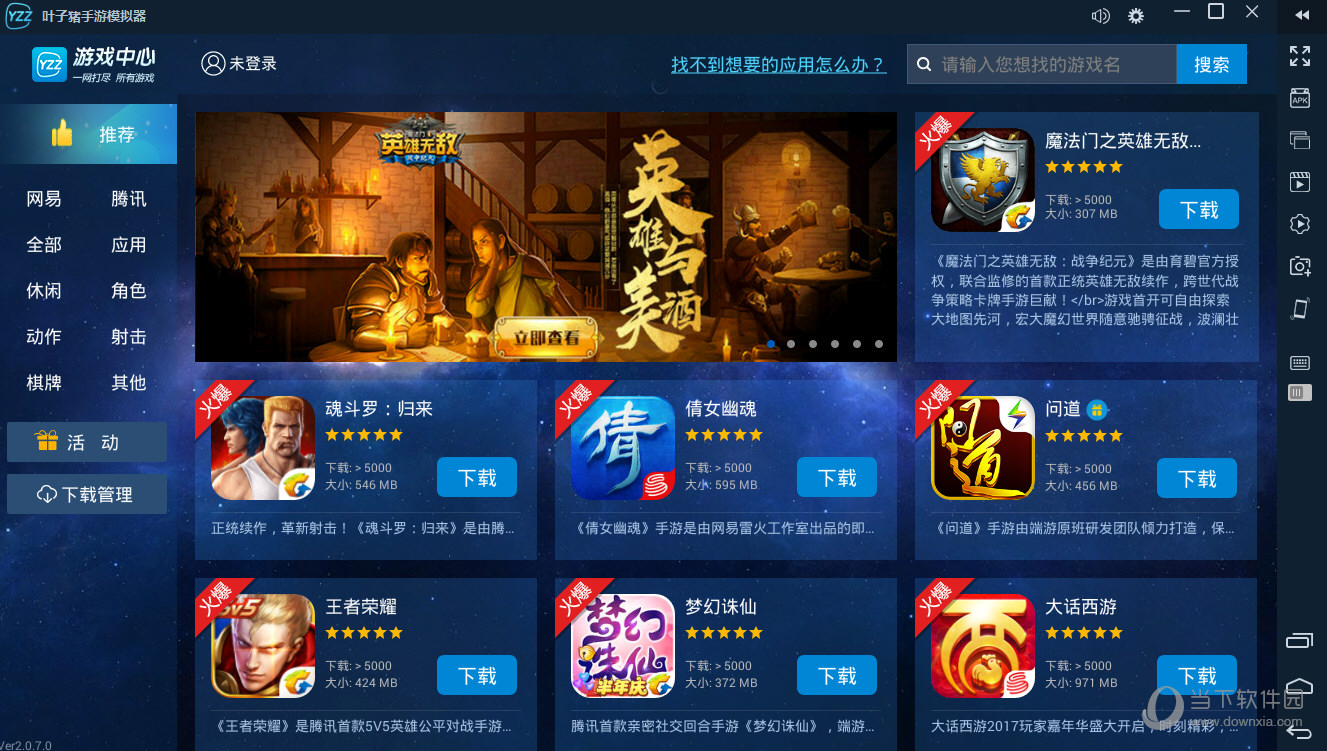Enter fullscreen using the expand icon
Image resolution: width=1327 pixels, height=751 pixels.
(1300, 56)
